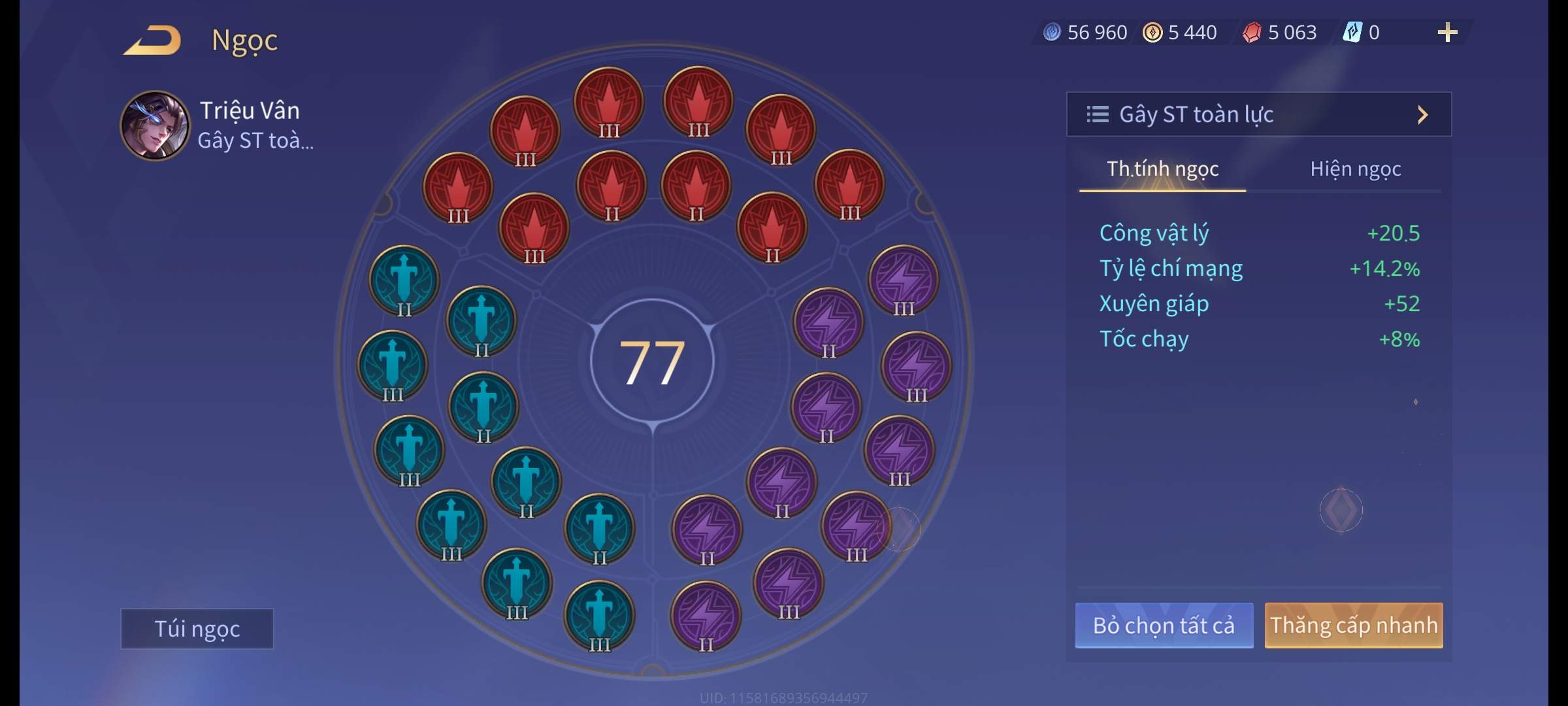
Task: Switch to the Hiện ngọc tab
Action: (x=1355, y=169)
